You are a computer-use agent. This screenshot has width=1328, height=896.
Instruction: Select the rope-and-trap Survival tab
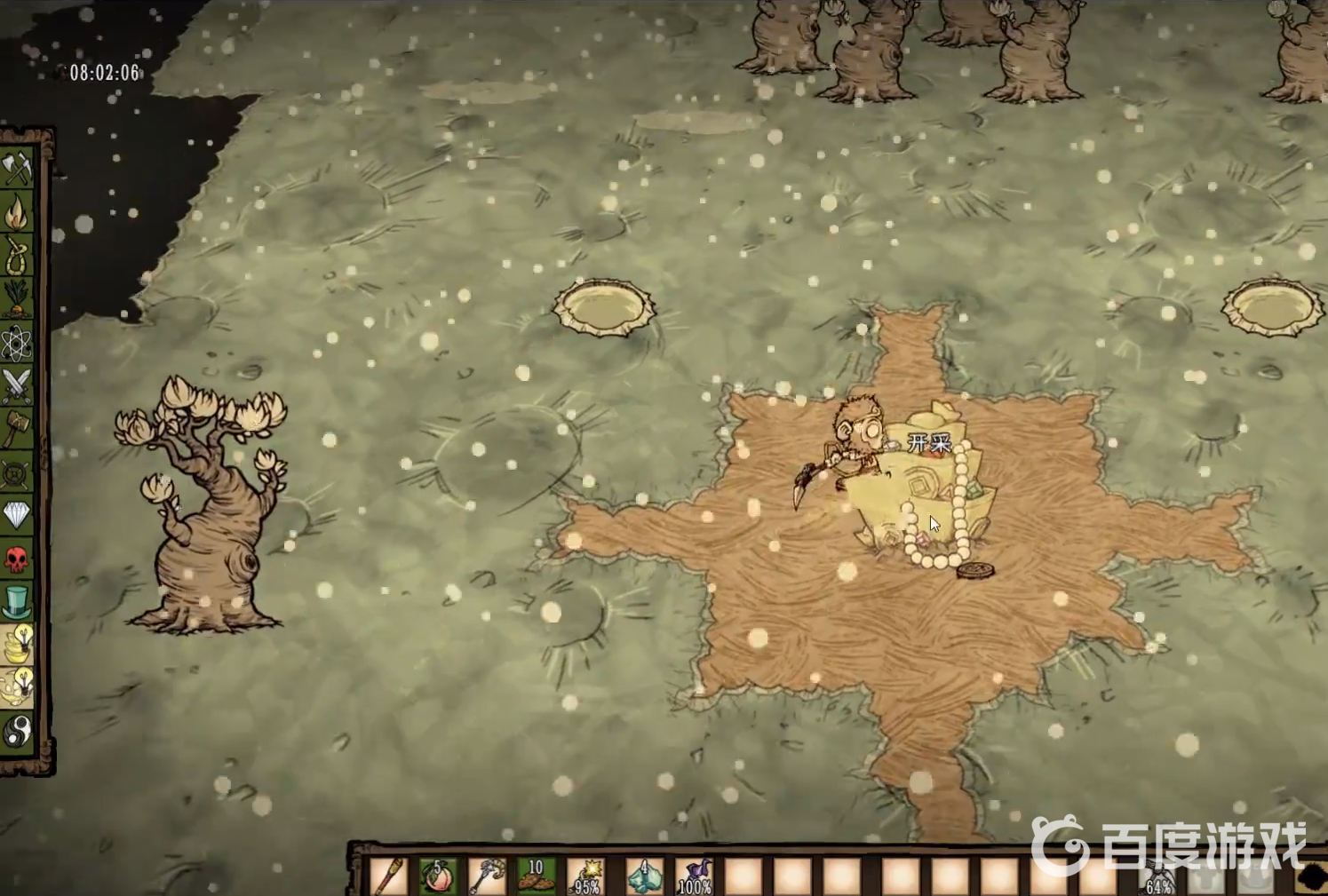pos(17,256)
